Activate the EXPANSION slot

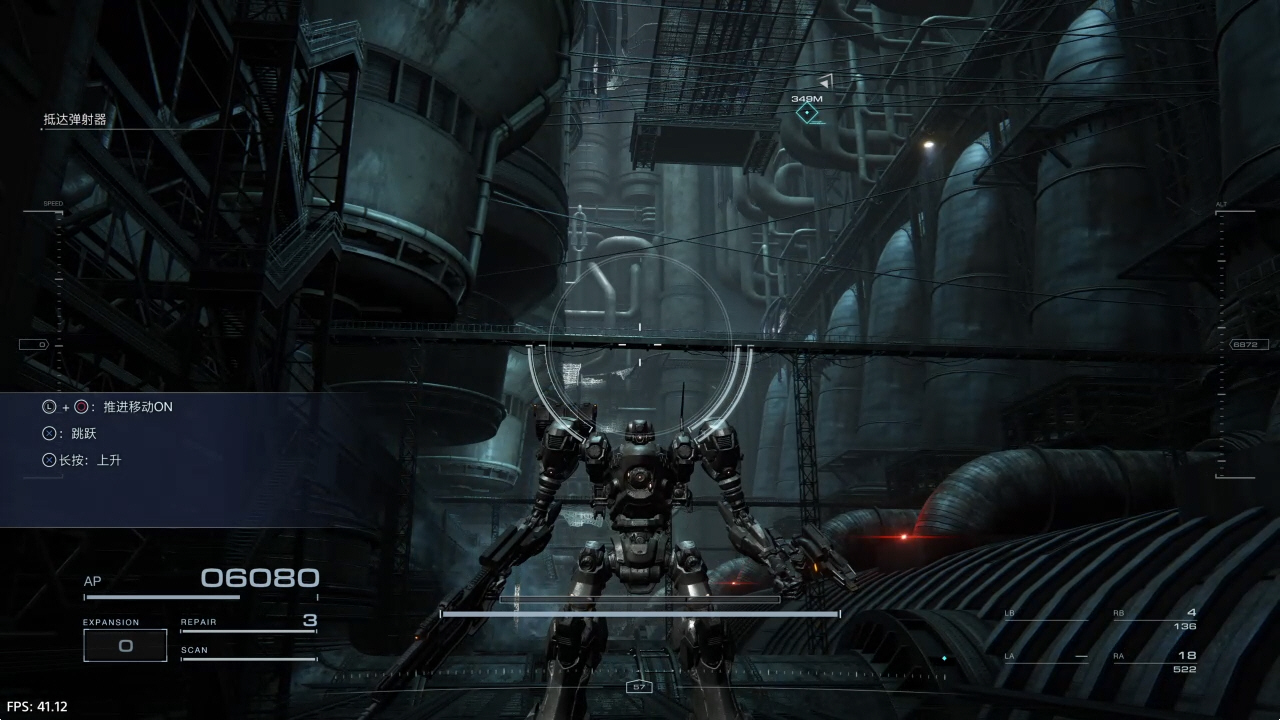pos(125,645)
